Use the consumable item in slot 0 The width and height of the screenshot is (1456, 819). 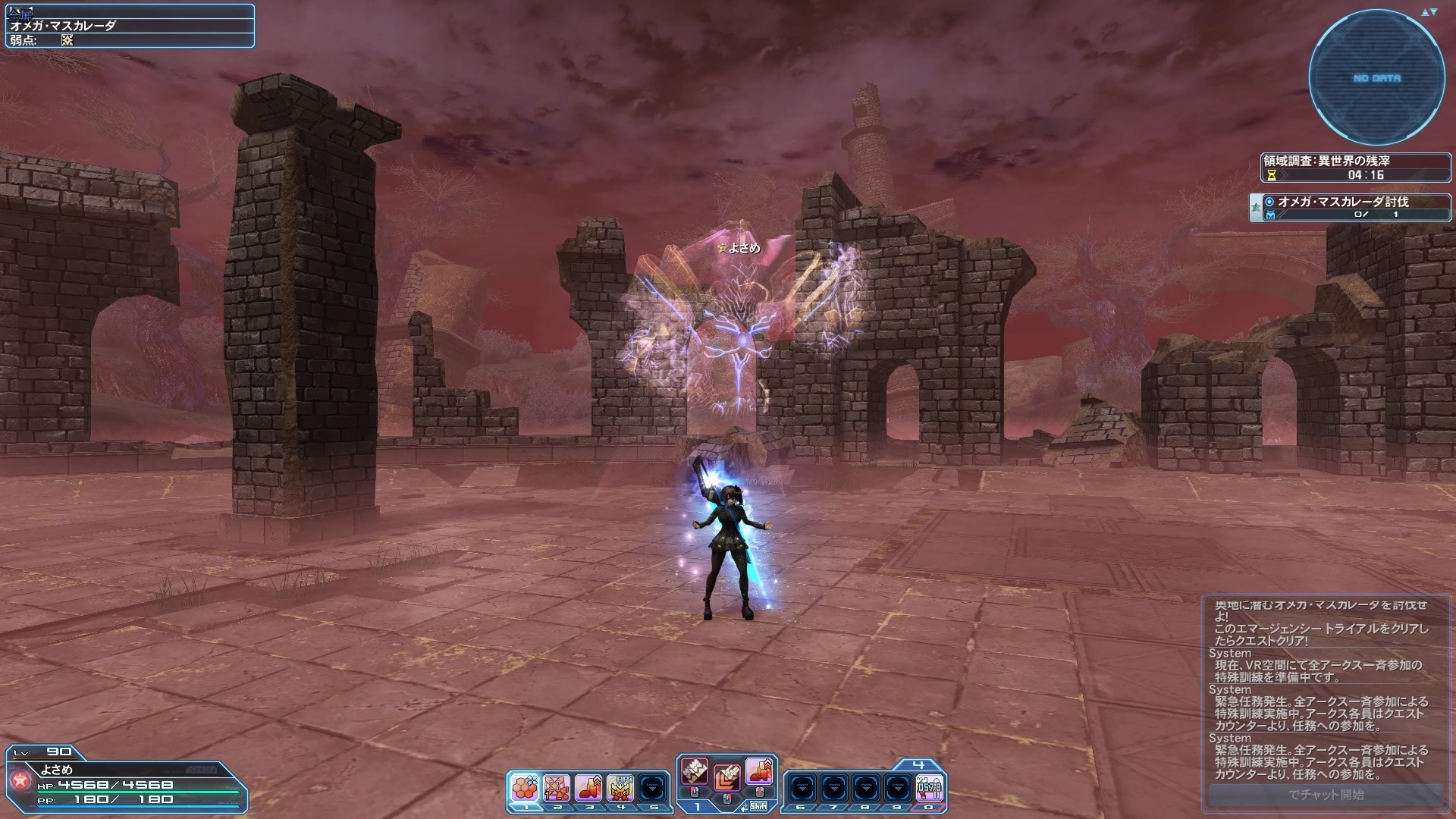click(930, 789)
